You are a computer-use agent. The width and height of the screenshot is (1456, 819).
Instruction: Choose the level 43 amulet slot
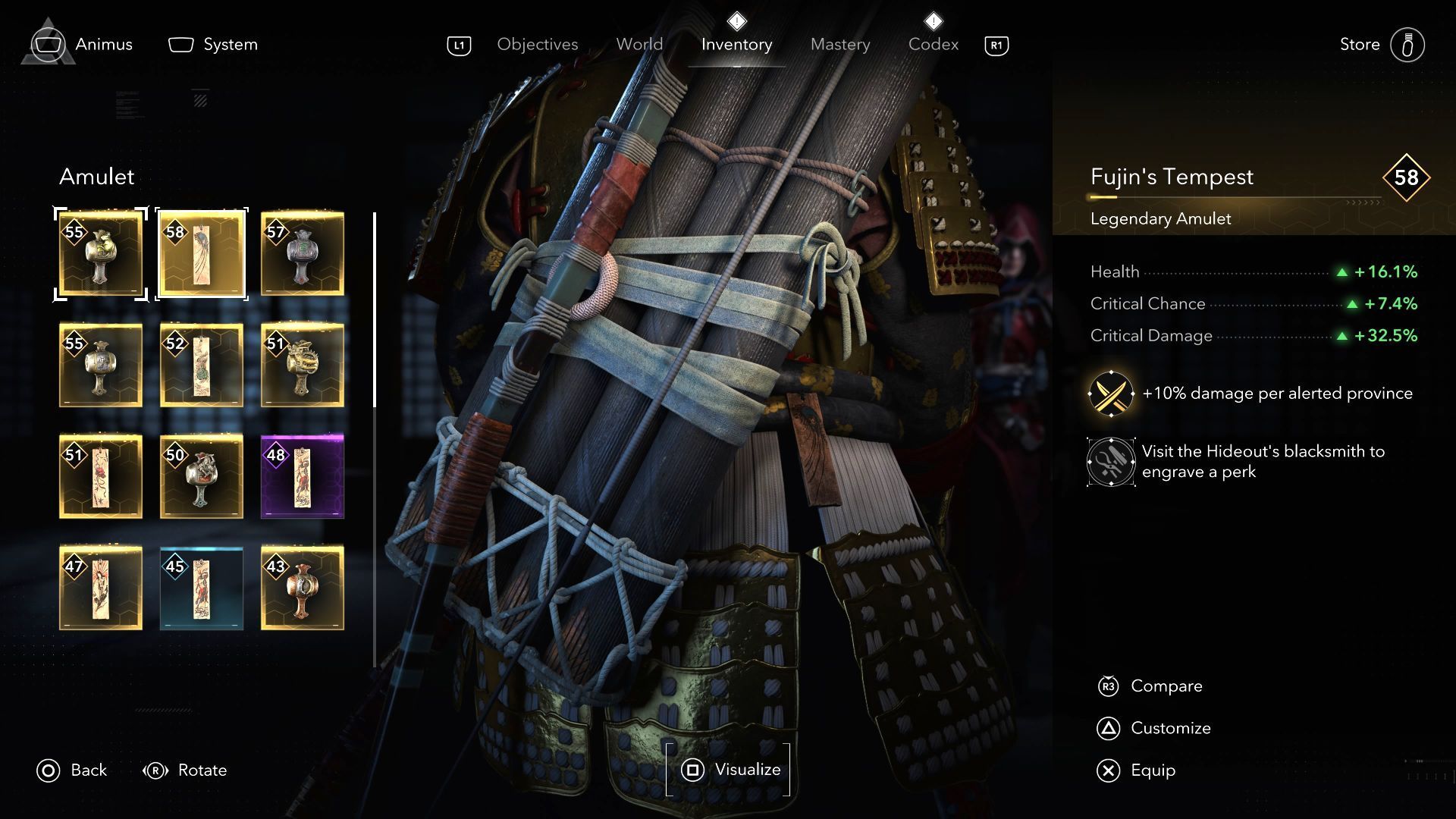click(x=303, y=588)
